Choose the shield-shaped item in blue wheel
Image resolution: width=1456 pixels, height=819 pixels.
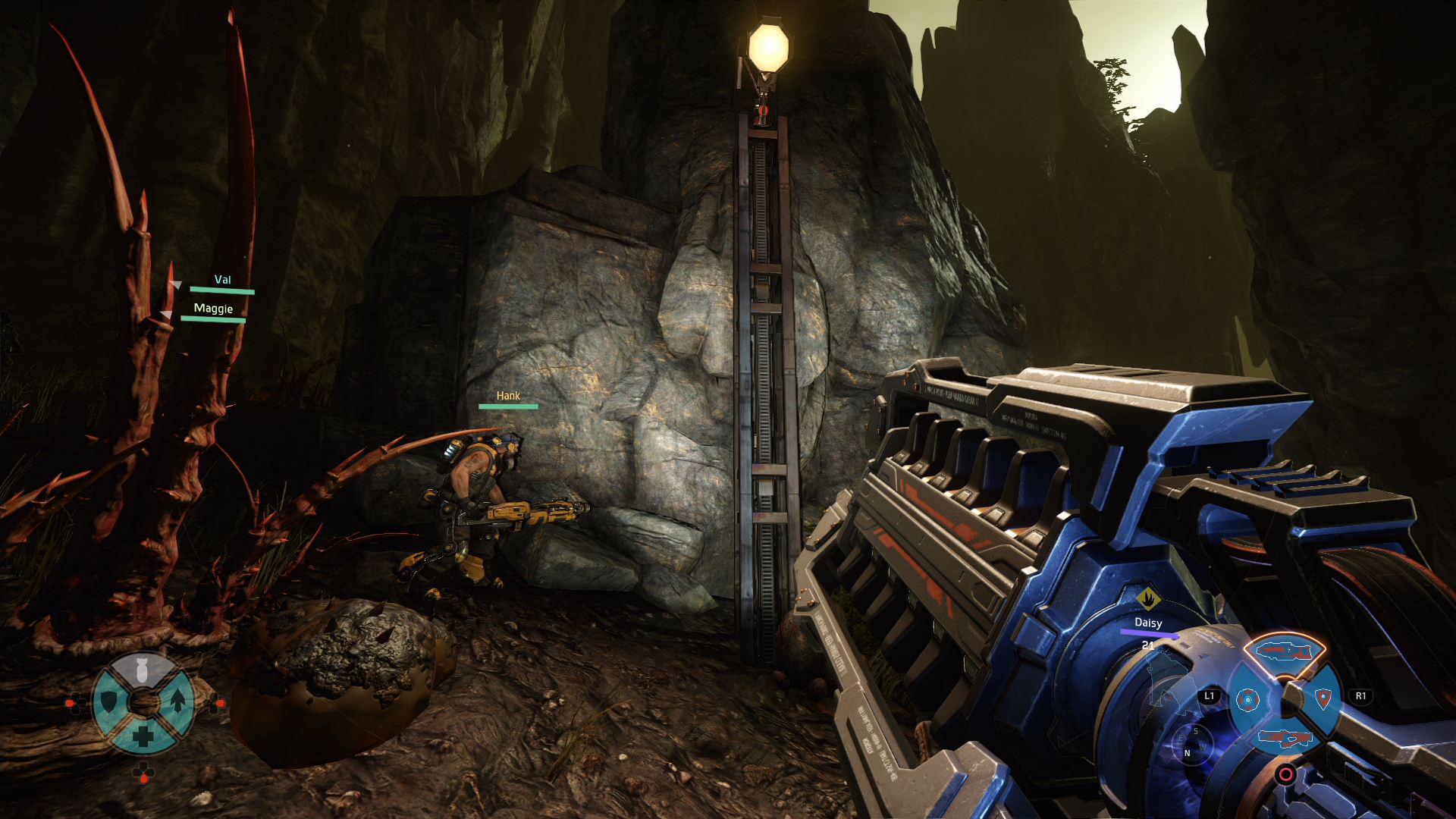(x=1323, y=698)
